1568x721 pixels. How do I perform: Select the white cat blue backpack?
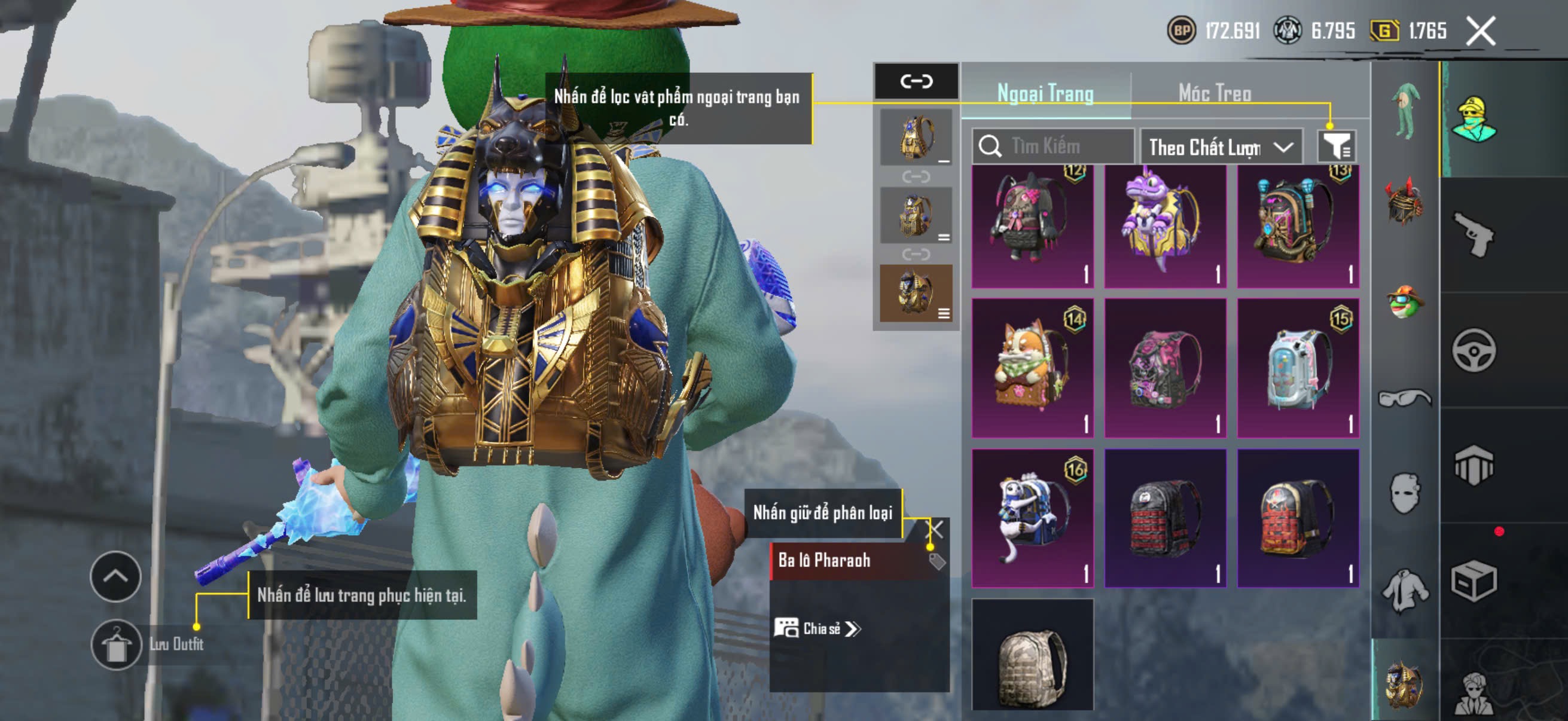(1032, 518)
